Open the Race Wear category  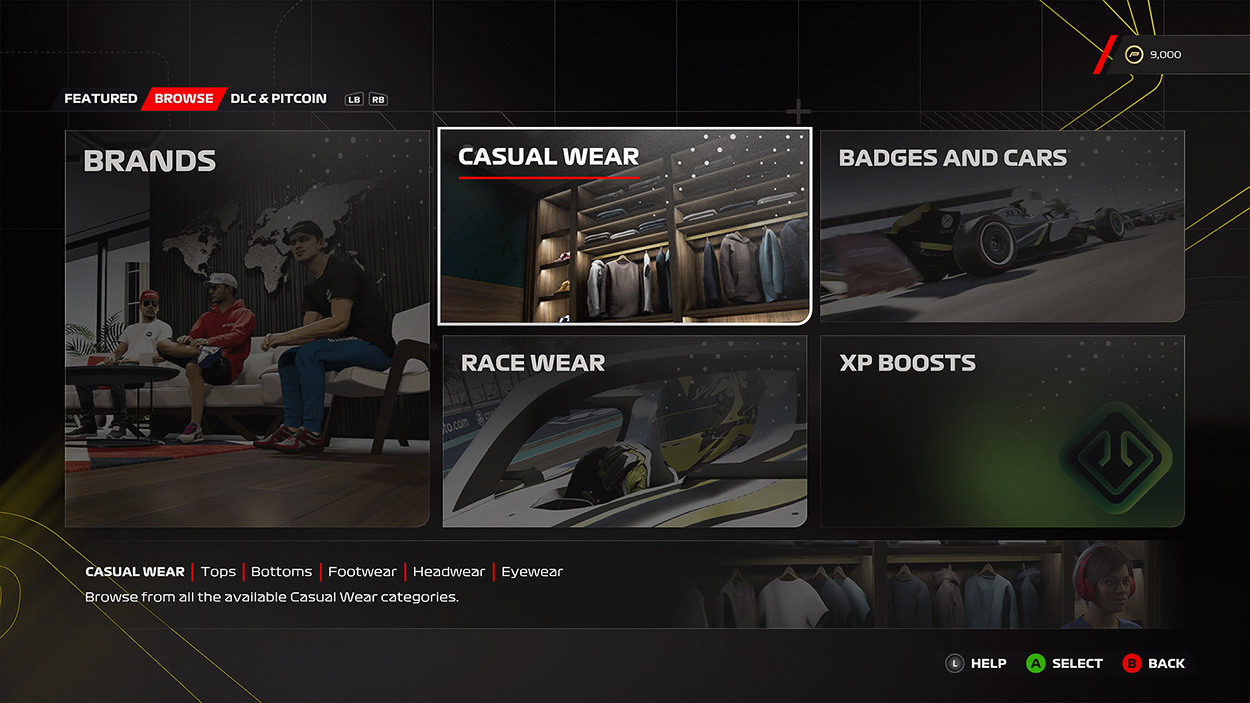pyautogui.click(x=624, y=431)
